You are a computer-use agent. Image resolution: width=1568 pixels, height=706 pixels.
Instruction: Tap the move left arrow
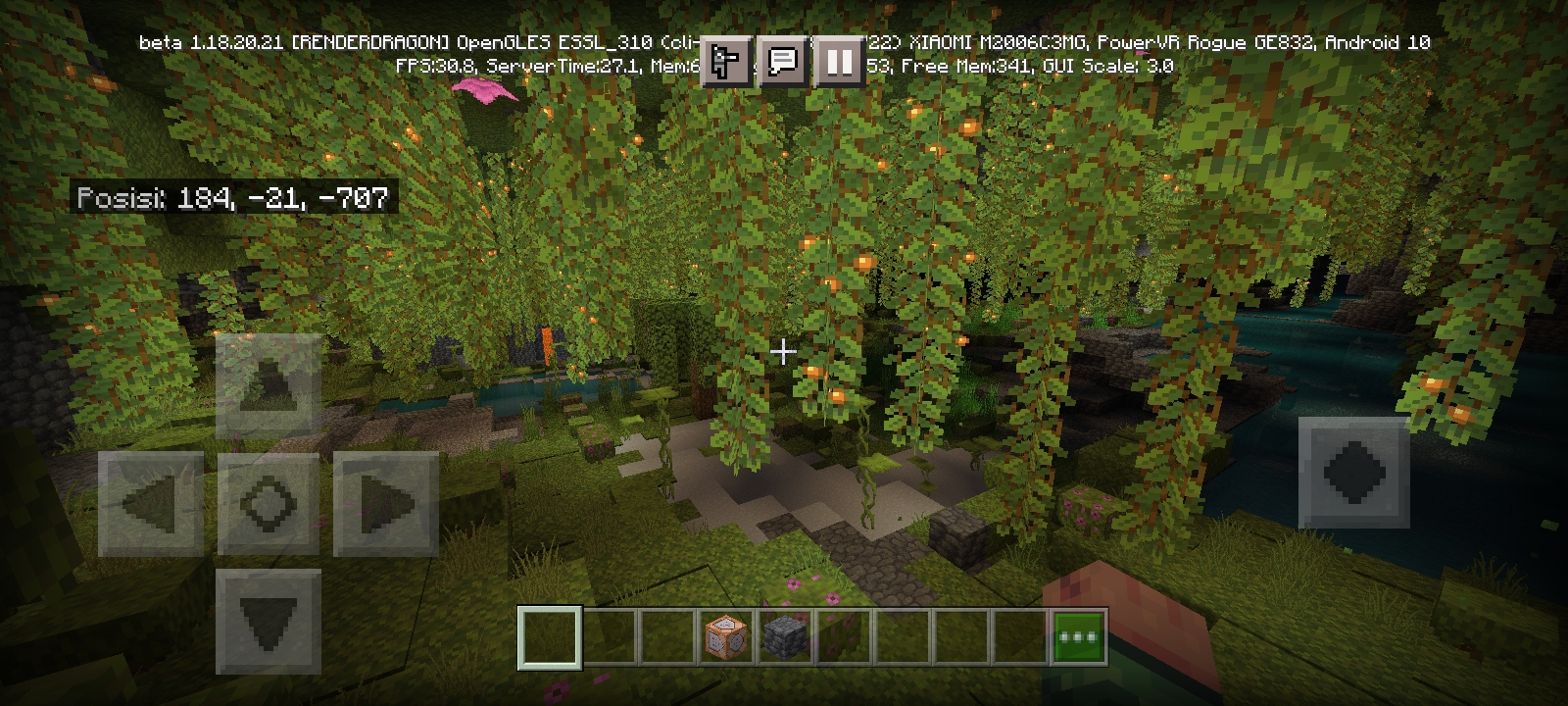click(151, 504)
